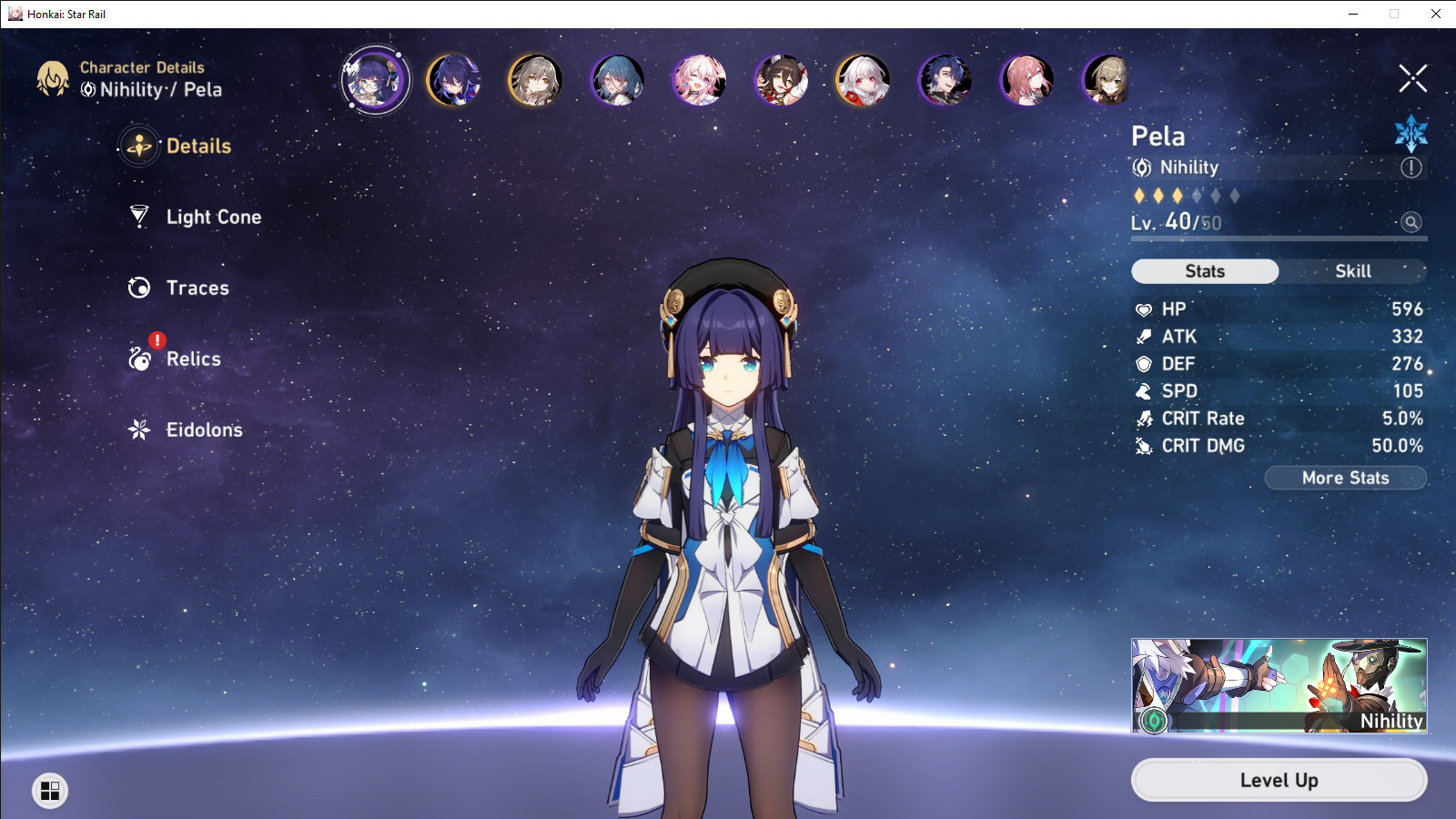Click the CRIT DMG icon in the stats list
This screenshot has height=819, width=1456.
point(1143,446)
